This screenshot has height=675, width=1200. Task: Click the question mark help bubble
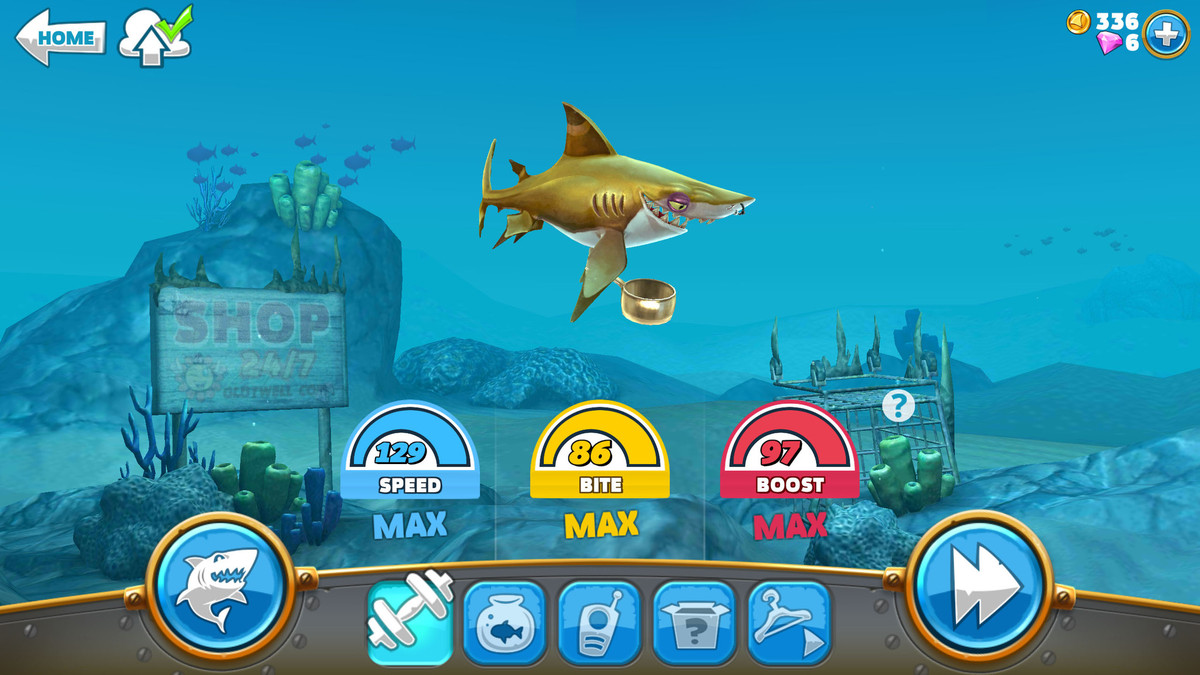click(x=898, y=405)
